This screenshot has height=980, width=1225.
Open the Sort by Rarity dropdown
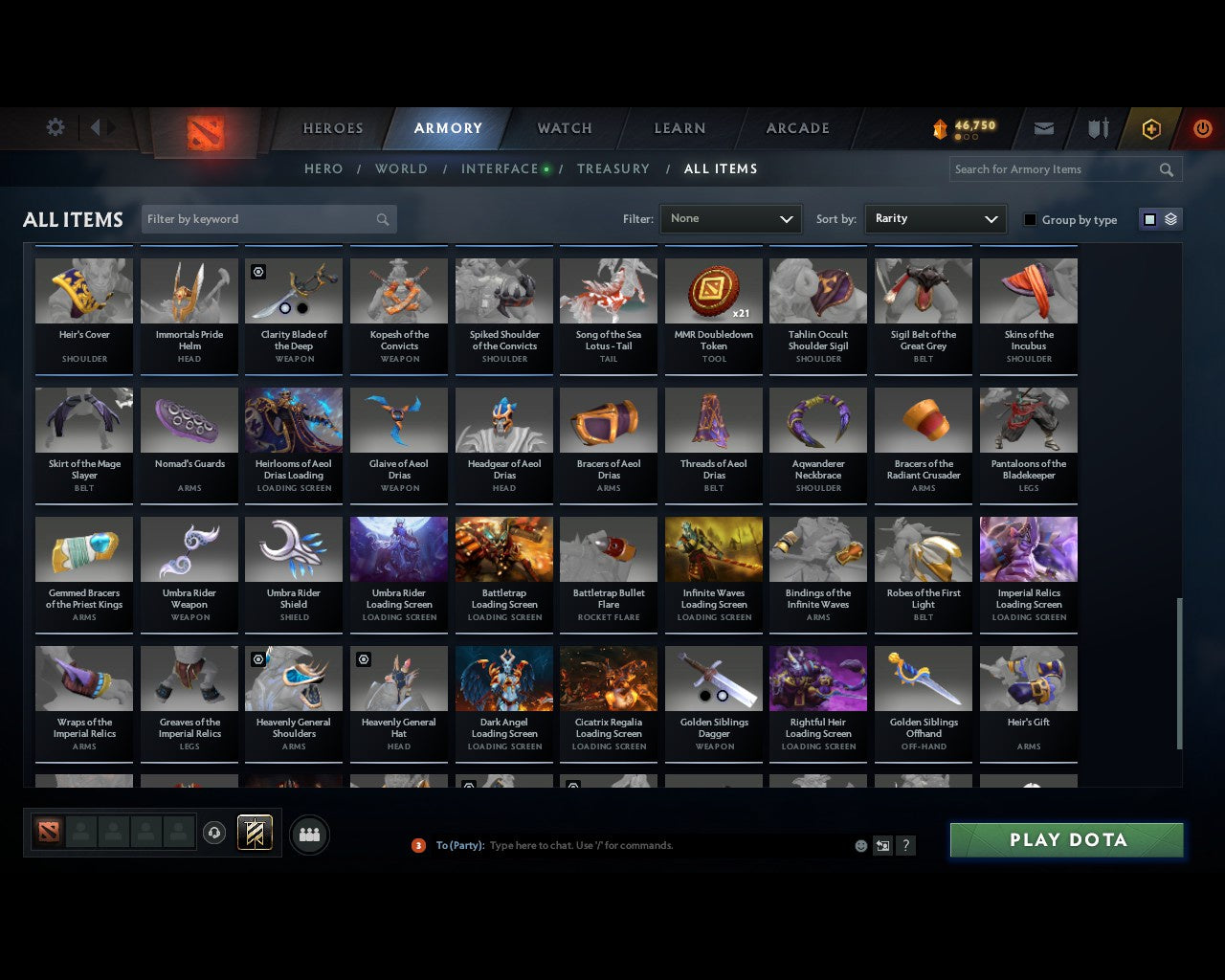[935, 218]
